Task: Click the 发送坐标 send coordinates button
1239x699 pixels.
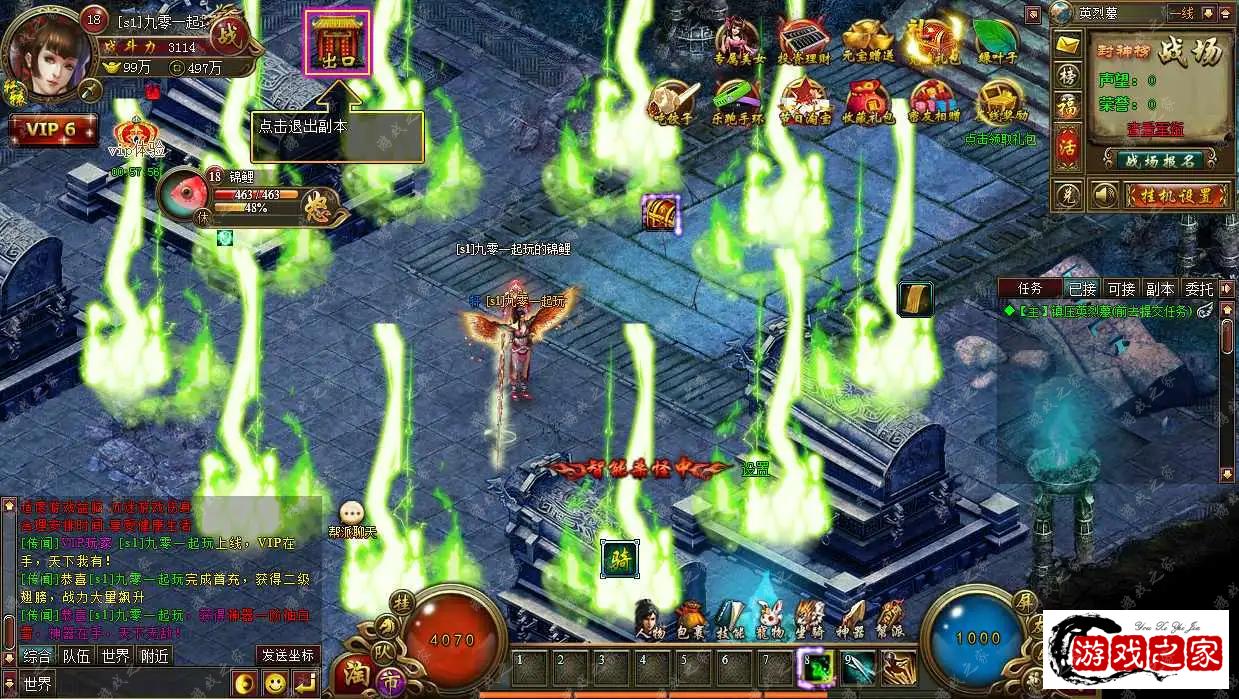Action: (288, 656)
